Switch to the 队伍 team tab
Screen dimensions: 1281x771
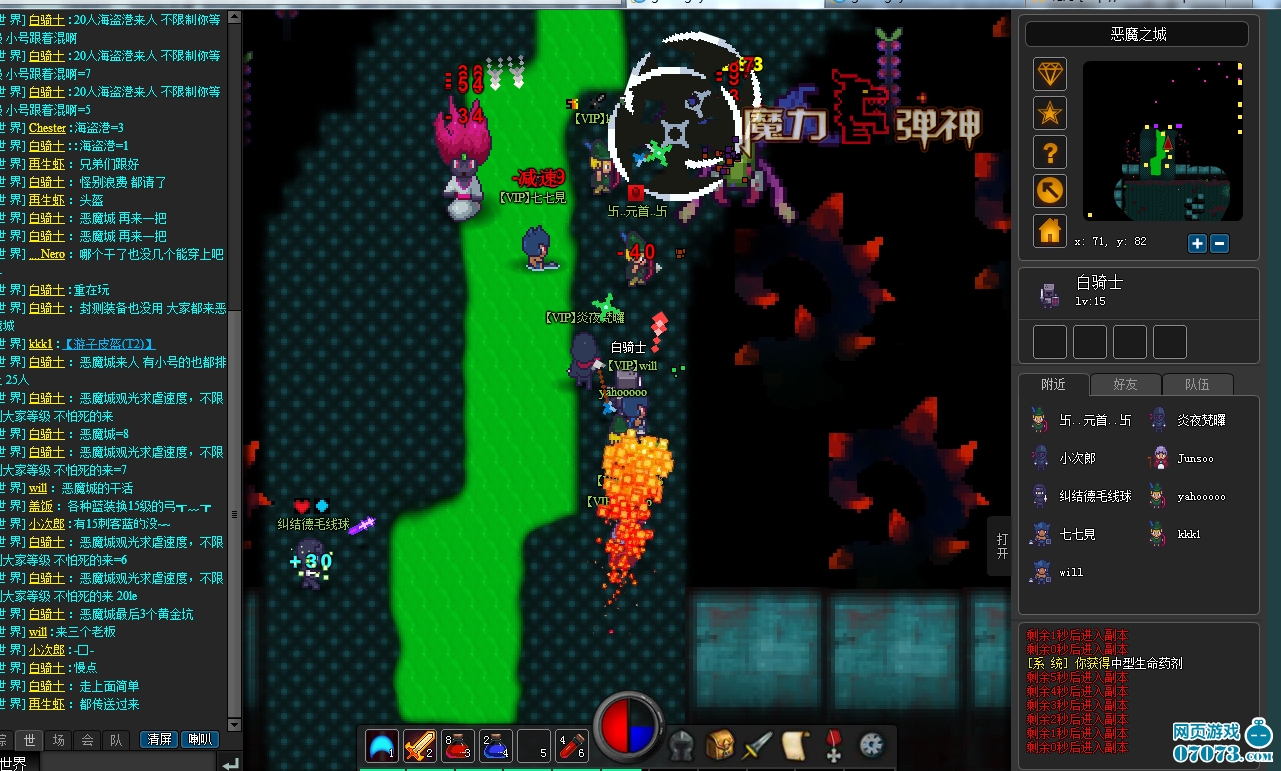(1196, 384)
